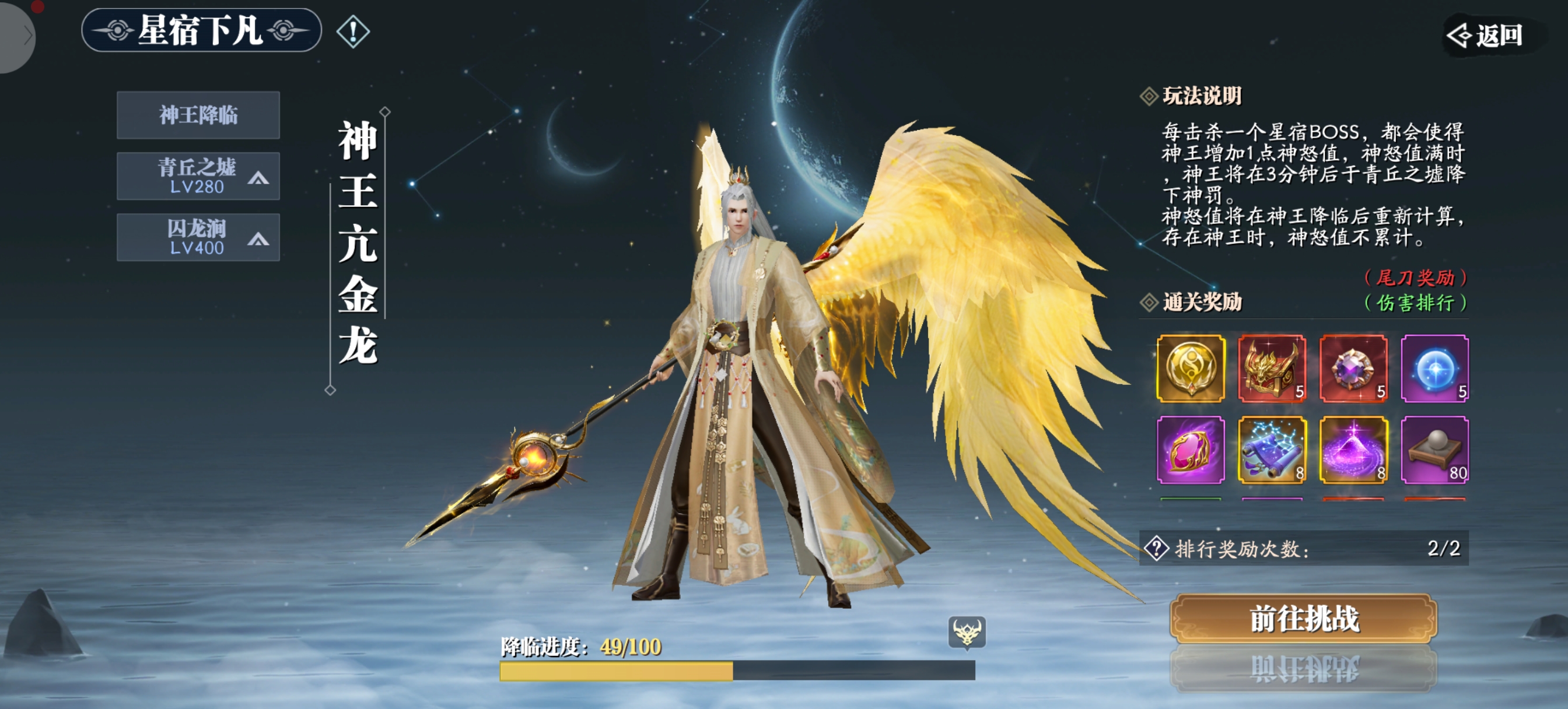This screenshot has height=709, width=1568.
Task: View the blue glowing orb reward
Action: click(1434, 368)
